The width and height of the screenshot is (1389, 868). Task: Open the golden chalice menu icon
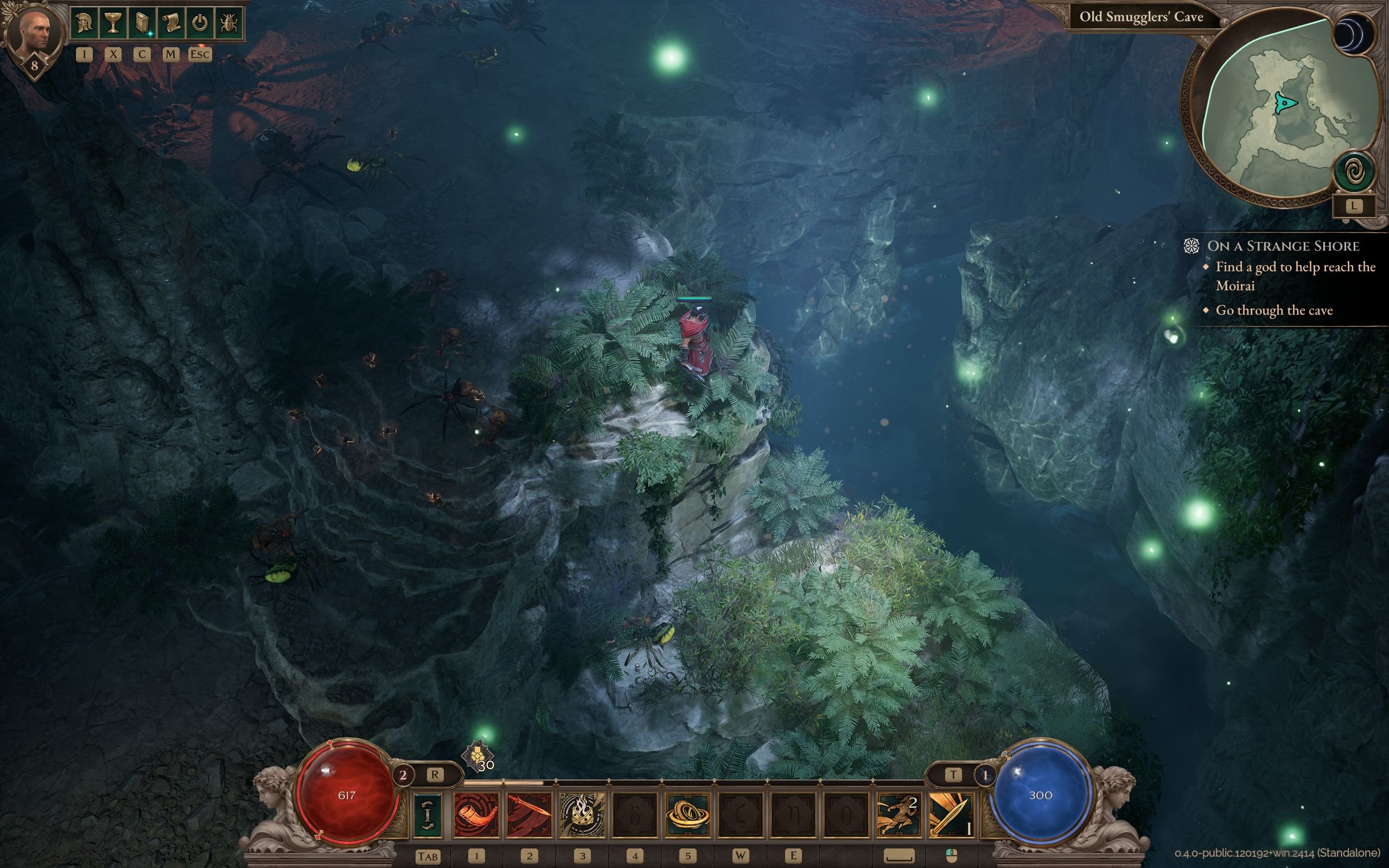point(113,24)
